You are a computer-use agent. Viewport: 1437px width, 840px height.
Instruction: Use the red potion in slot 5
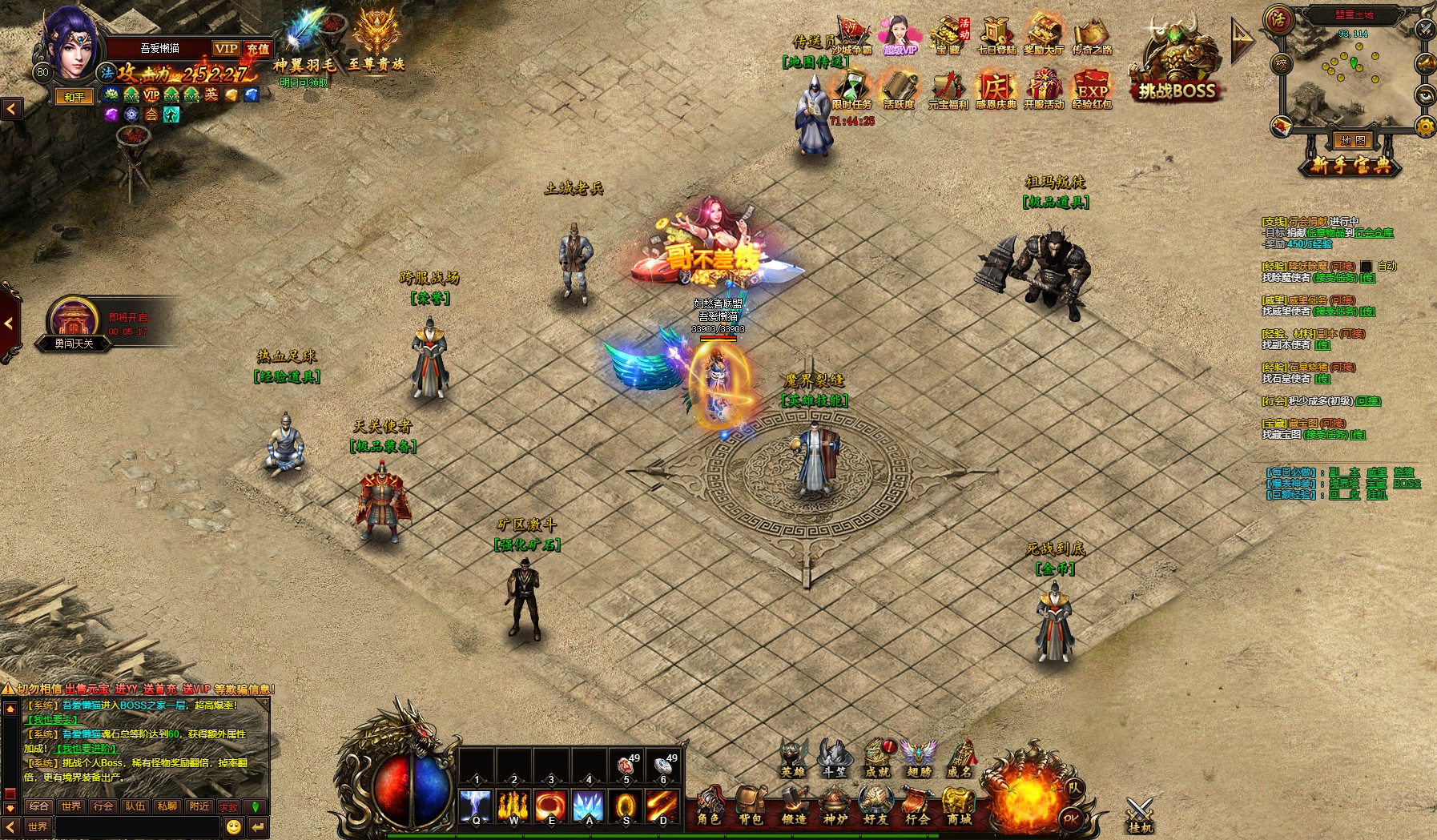click(626, 767)
